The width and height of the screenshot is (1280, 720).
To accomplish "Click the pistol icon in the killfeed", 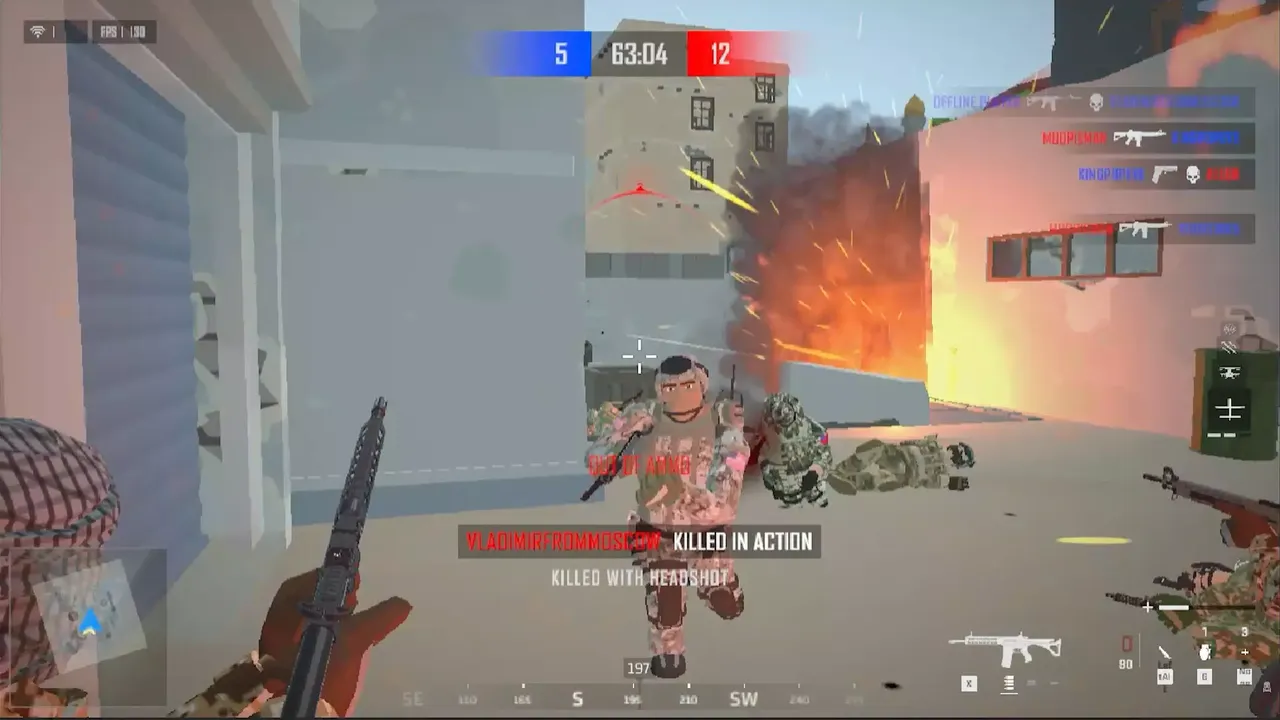I will point(1163,175).
